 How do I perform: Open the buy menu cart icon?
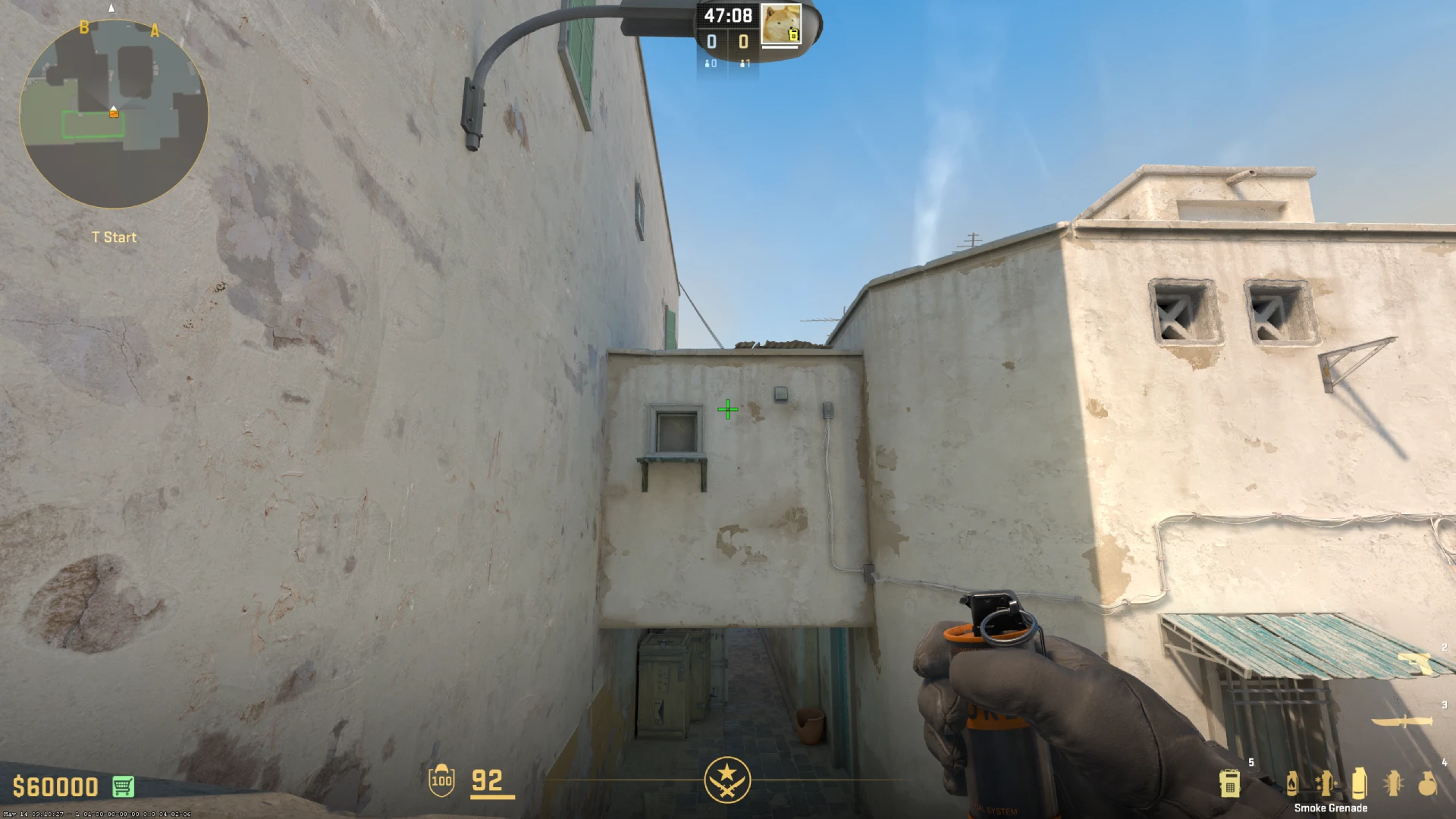[122, 786]
